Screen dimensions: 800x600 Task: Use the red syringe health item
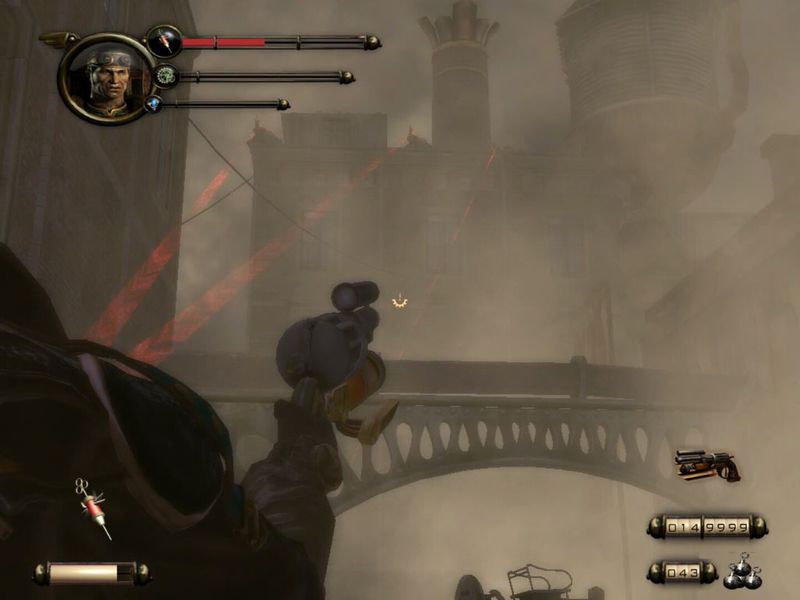tap(93, 506)
